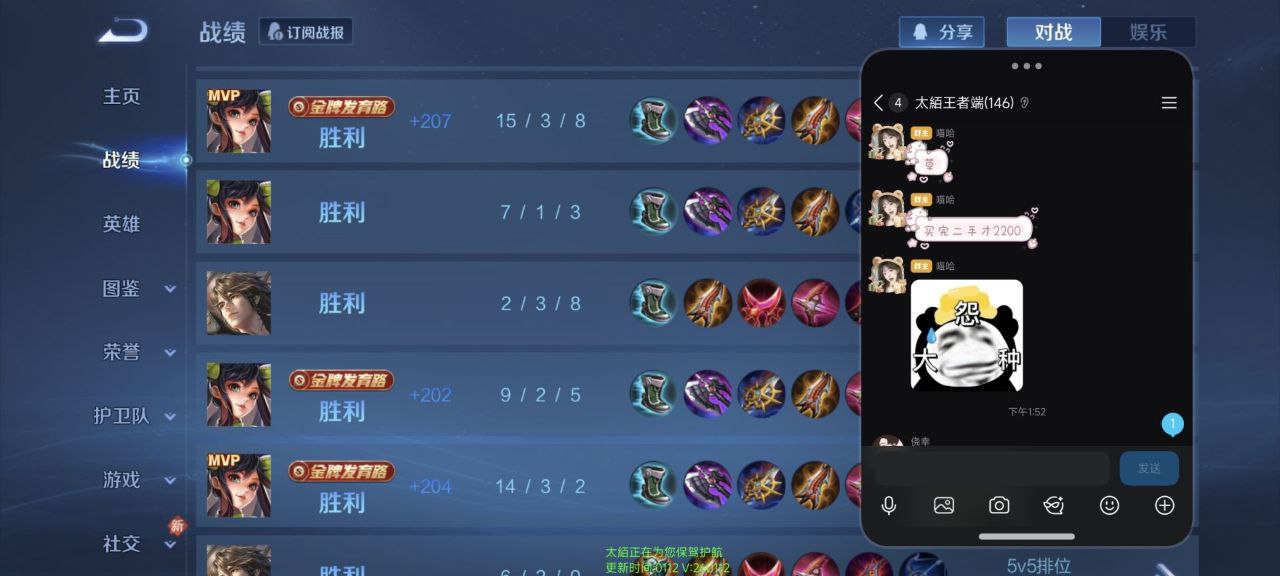
Task: Switch to the 娱乐 tab
Action: coord(1148,32)
